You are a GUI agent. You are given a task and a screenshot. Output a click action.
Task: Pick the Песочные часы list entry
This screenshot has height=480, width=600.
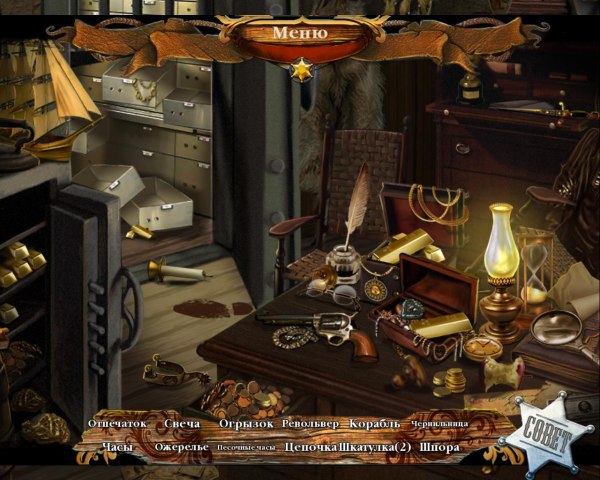(x=247, y=447)
